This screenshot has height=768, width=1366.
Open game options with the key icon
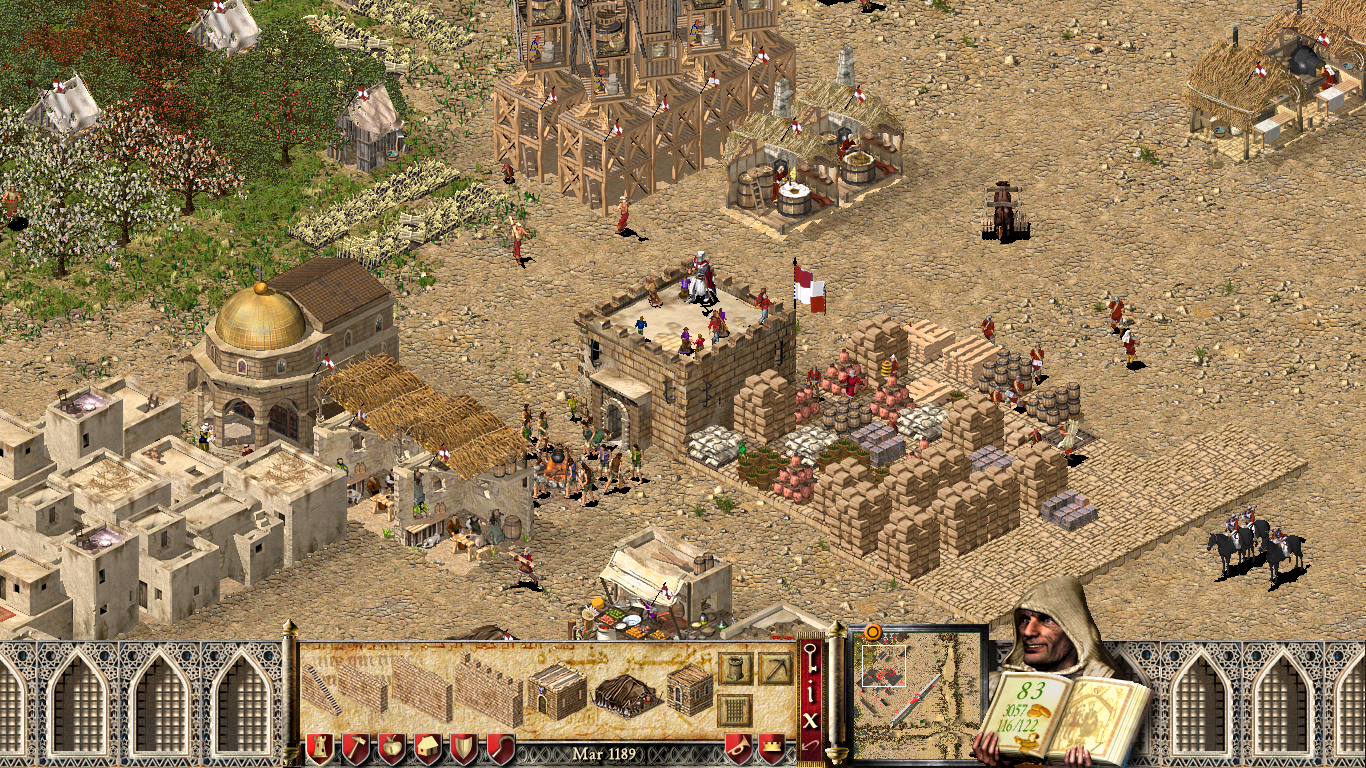pos(811,658)
